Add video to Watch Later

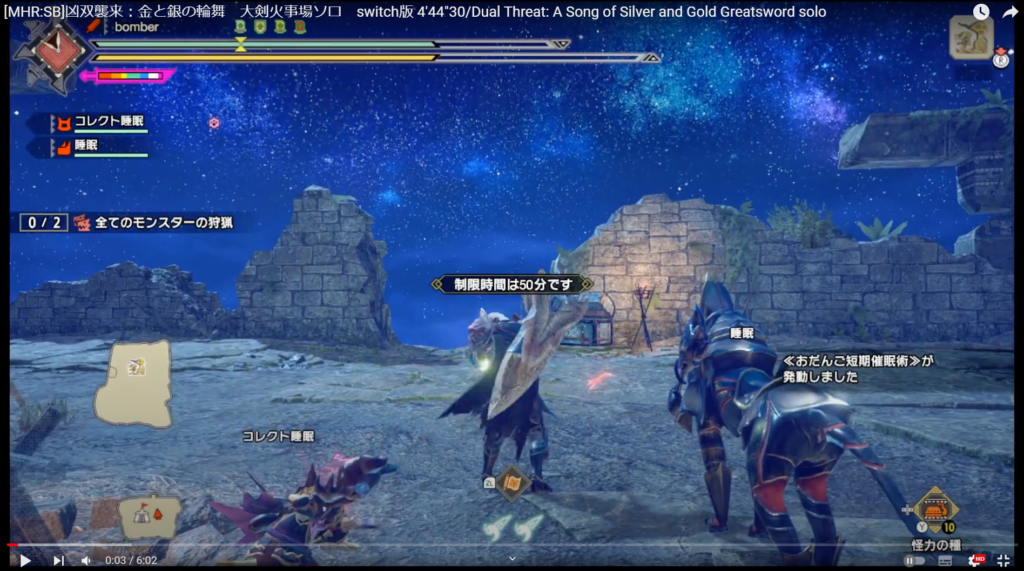[981, 12]
